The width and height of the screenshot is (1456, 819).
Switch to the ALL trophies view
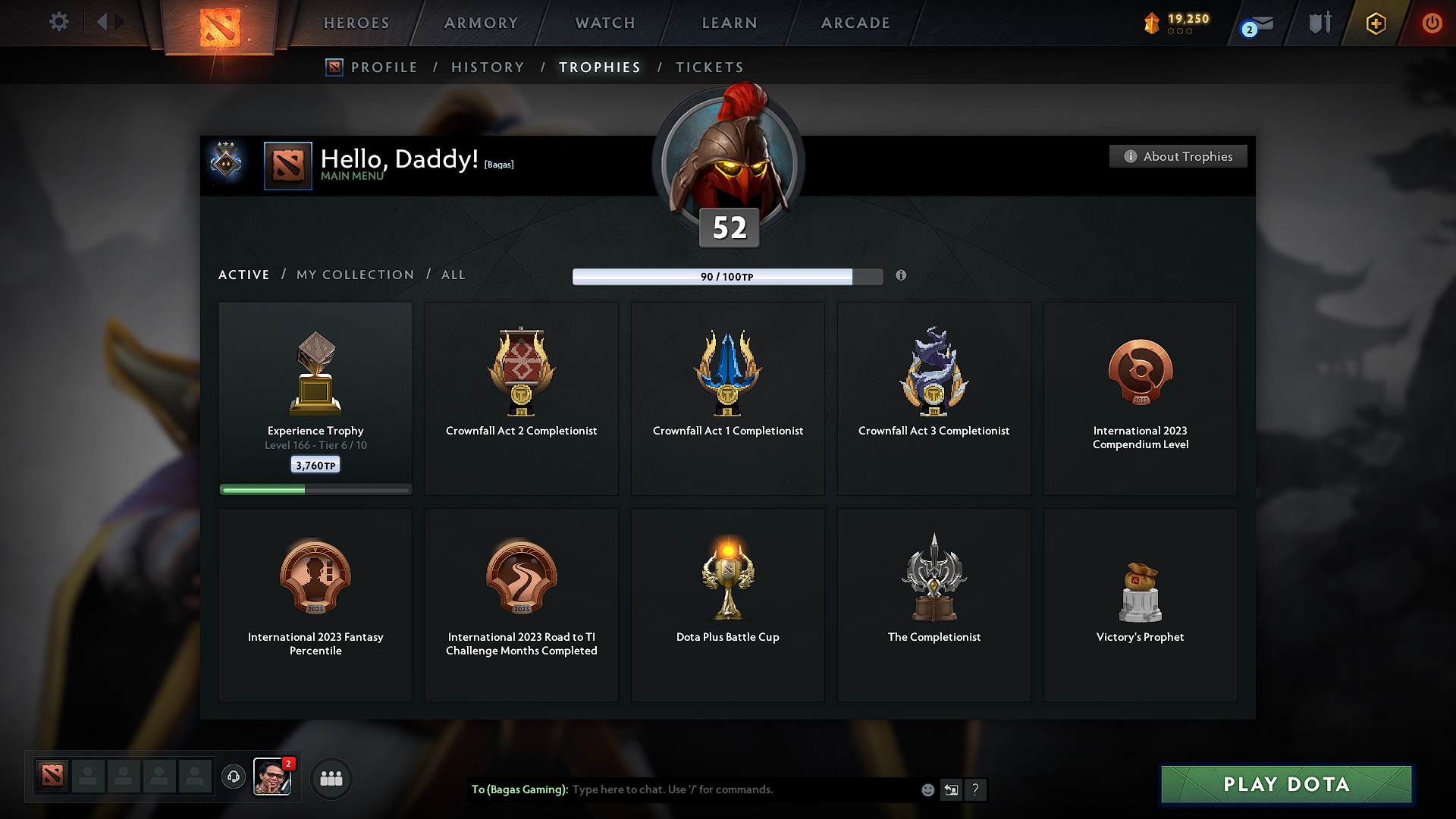pyautogui.click(x=453, y=275)
